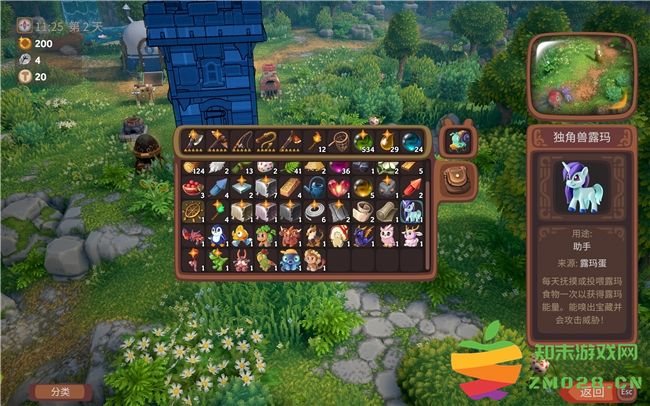Select the fishing rod tool

point(241,140)
